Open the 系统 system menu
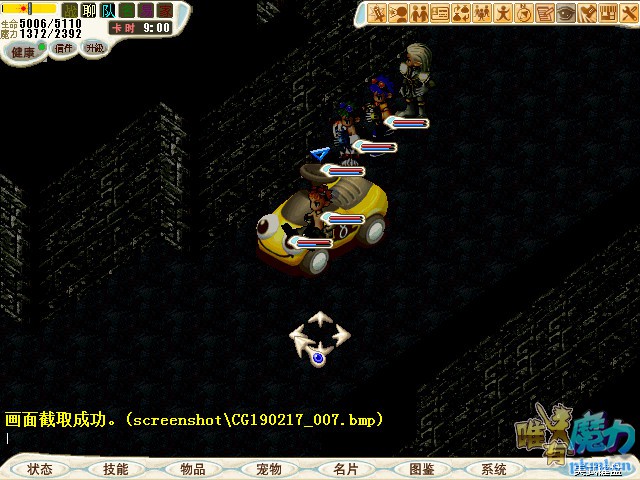This screenshot has width=640, height=480. (494, 468)
